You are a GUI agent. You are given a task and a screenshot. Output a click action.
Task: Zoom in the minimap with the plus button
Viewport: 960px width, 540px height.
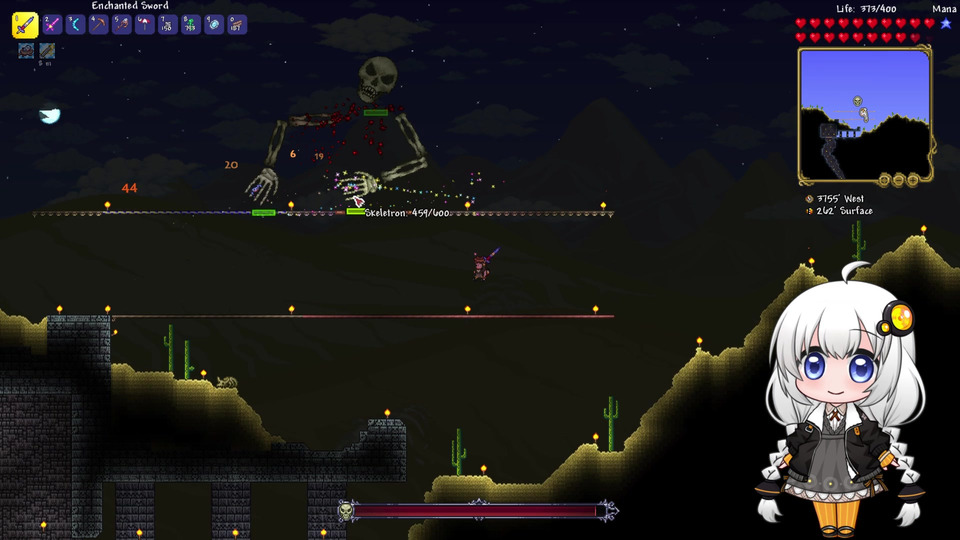[x=913, y=180]
